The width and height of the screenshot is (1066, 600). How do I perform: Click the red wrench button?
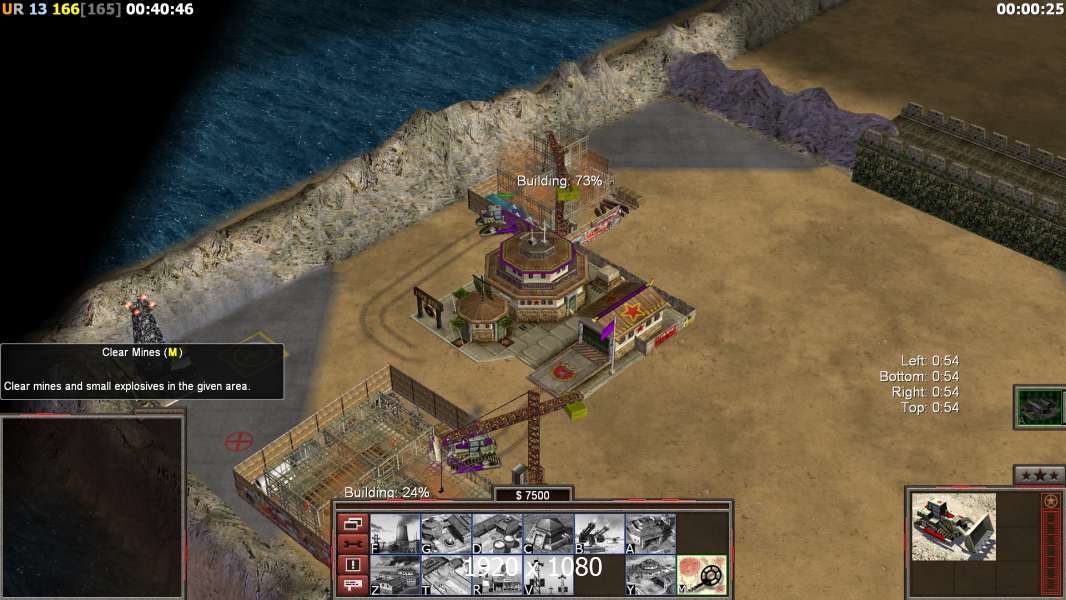(x=352, y=544)
